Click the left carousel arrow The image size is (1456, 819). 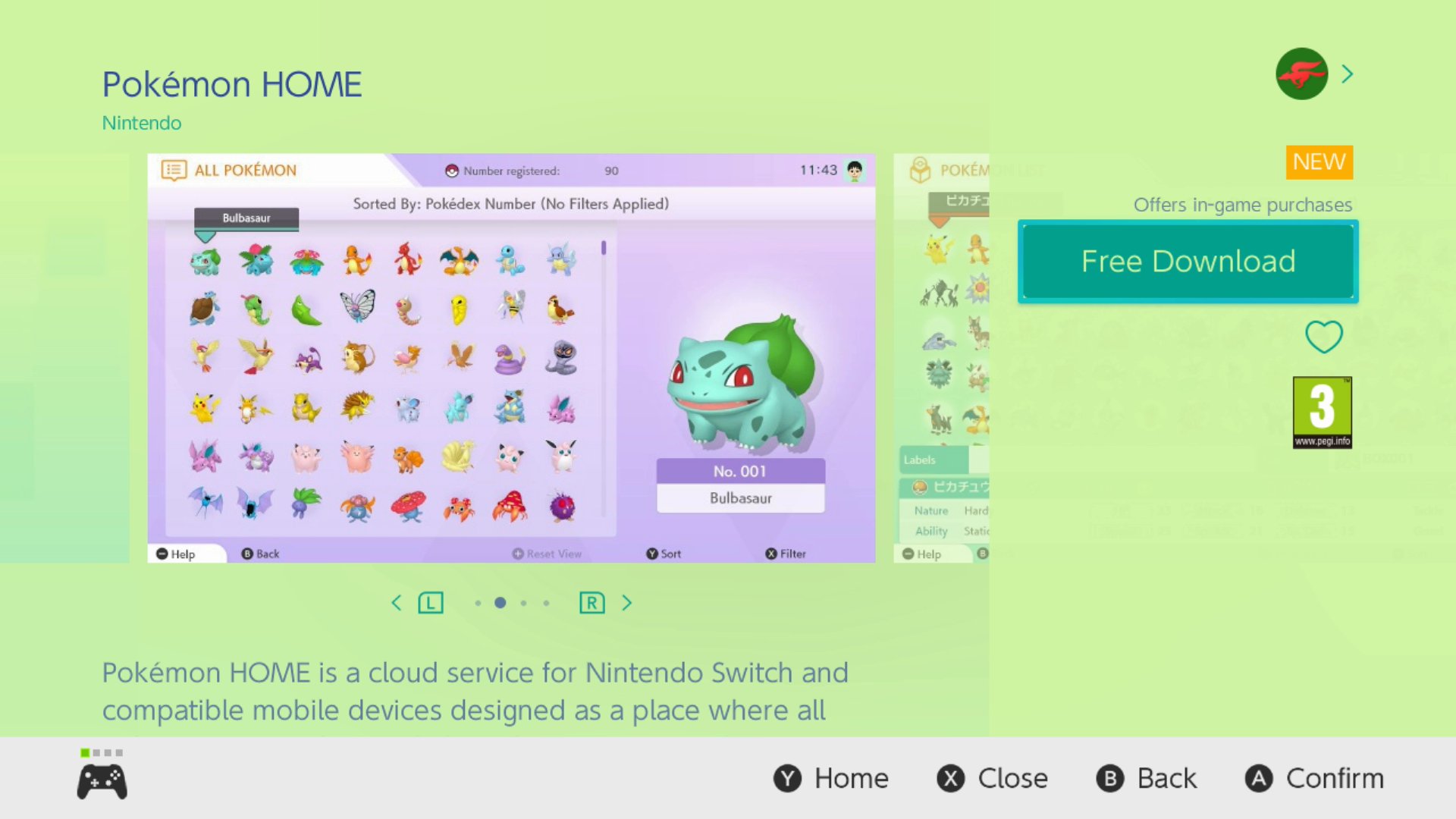pyautogui.click(x=397, y=602)
